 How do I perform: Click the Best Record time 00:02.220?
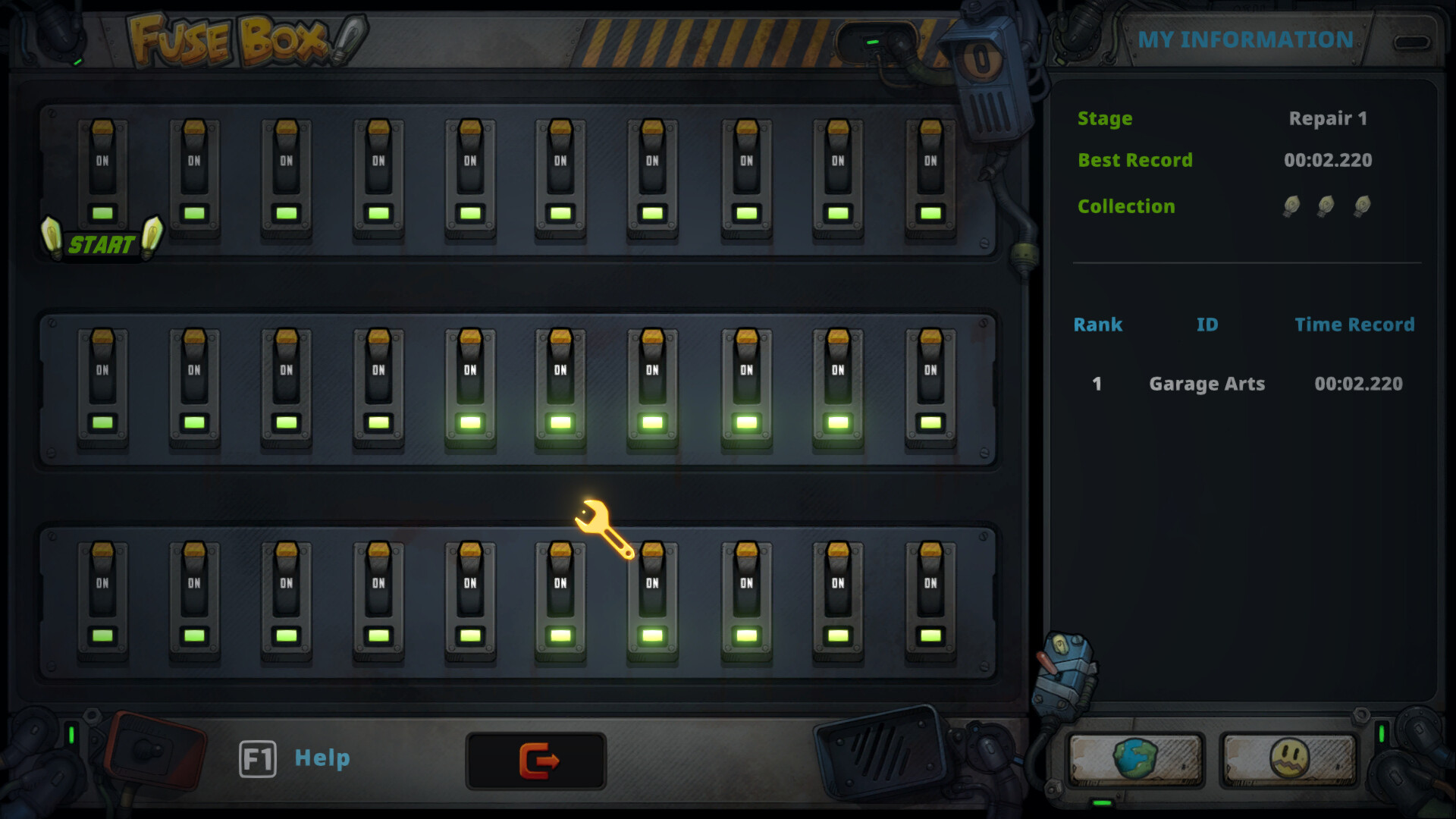[1328, 160]
